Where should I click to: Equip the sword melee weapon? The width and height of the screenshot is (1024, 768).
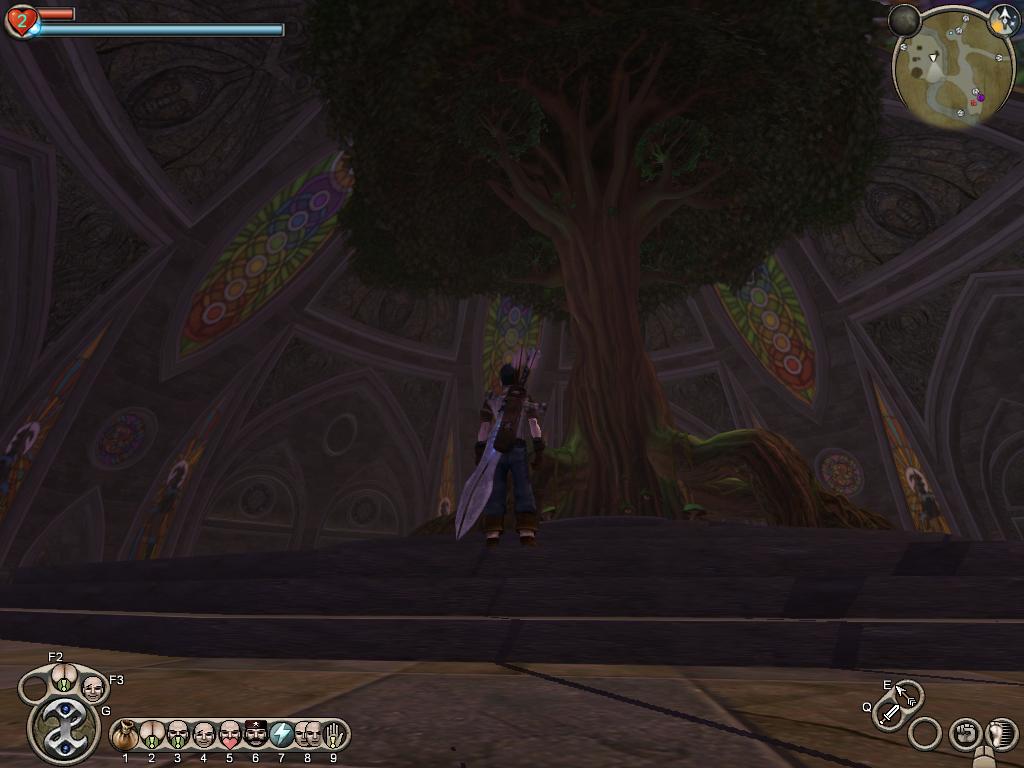889,714
